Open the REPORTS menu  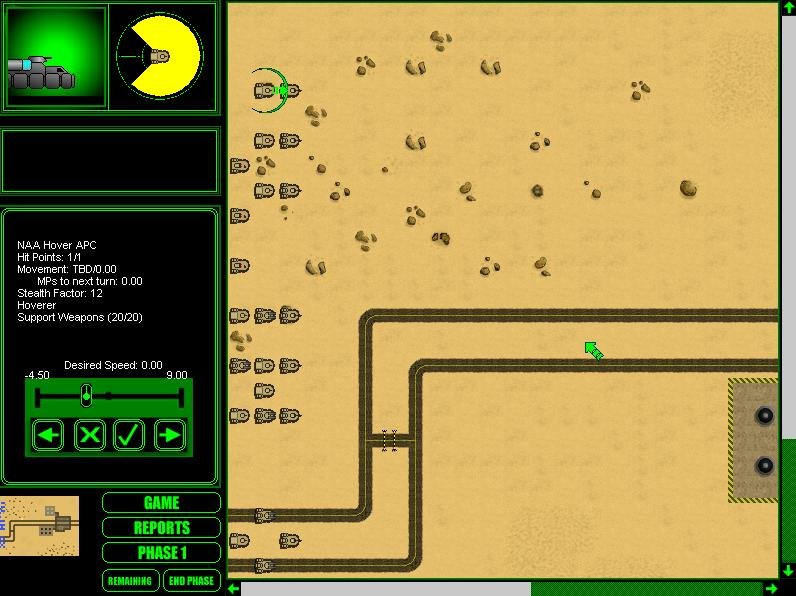(x=161, y=528)
